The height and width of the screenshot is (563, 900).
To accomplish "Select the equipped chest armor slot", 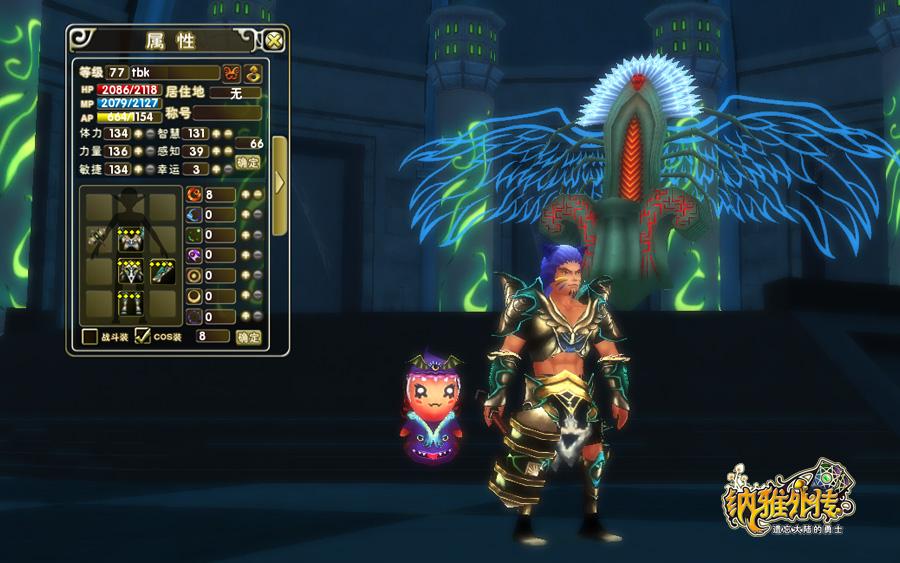I will tap(131, 238).
